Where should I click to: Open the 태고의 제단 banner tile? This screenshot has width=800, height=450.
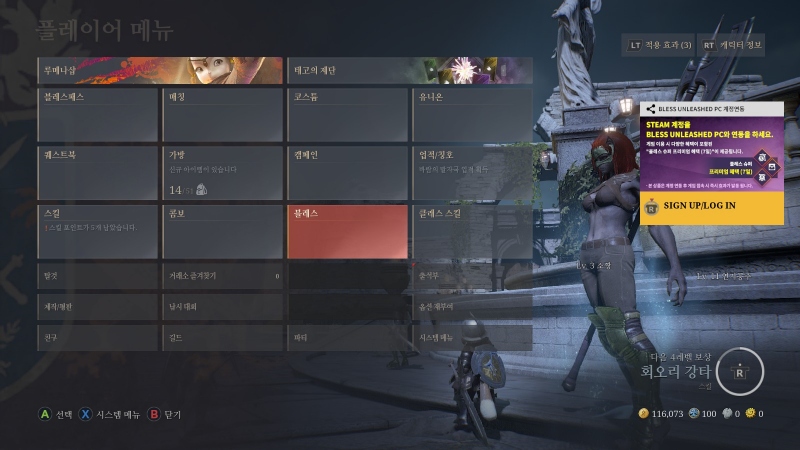point(408,70)
